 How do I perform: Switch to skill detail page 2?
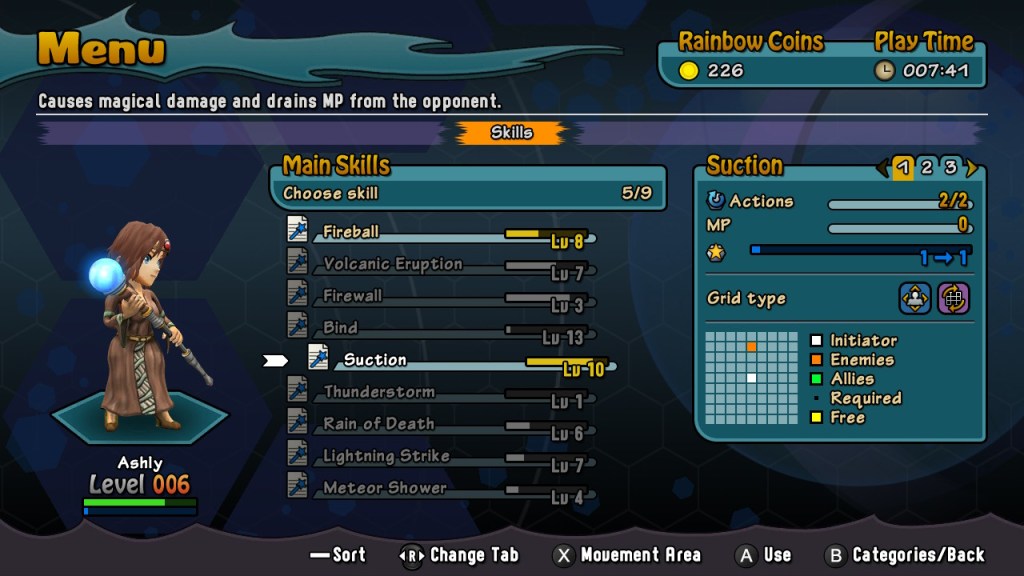coord(927,167)
